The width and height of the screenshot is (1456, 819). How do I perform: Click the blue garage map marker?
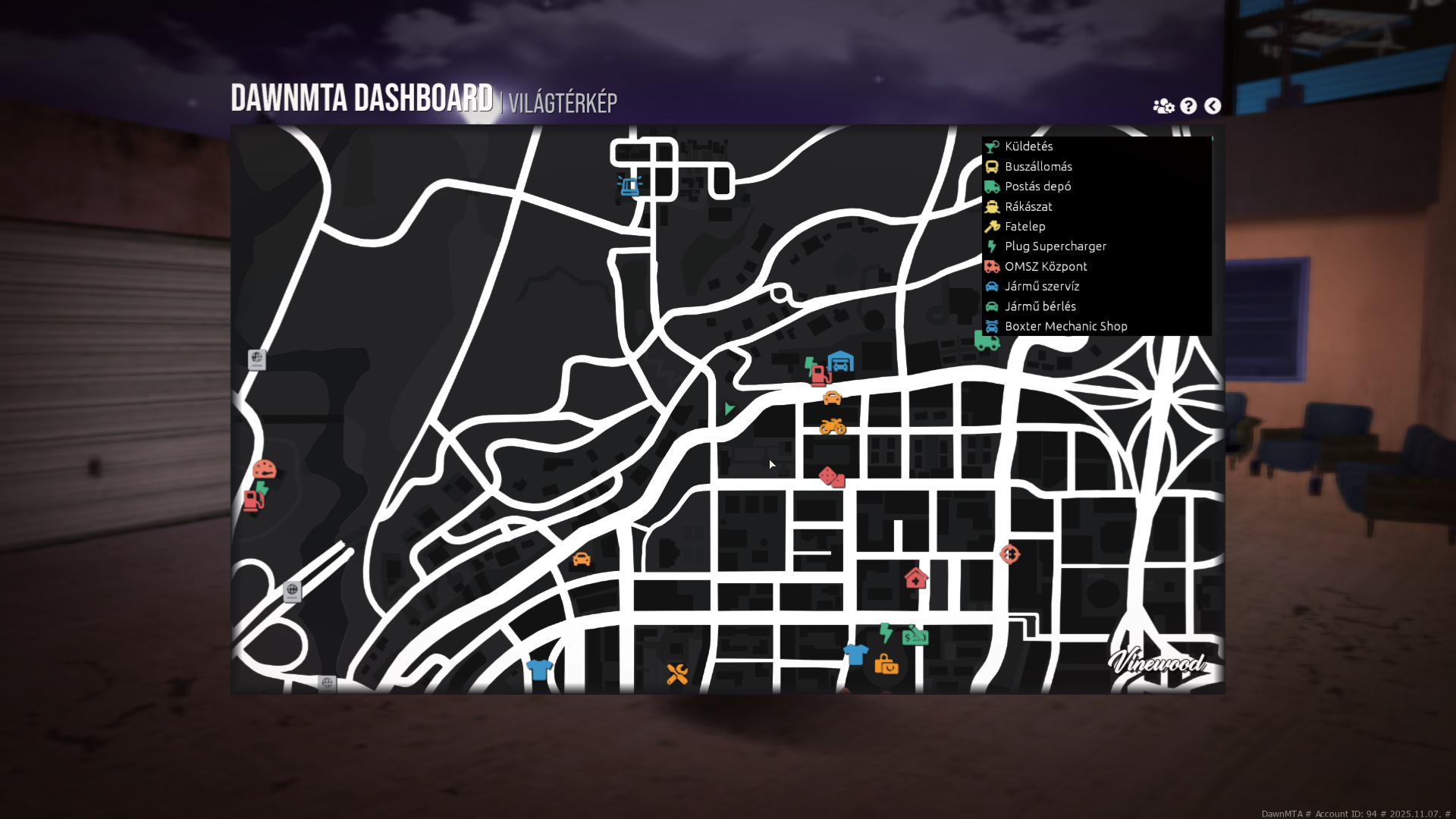[840, 362]
